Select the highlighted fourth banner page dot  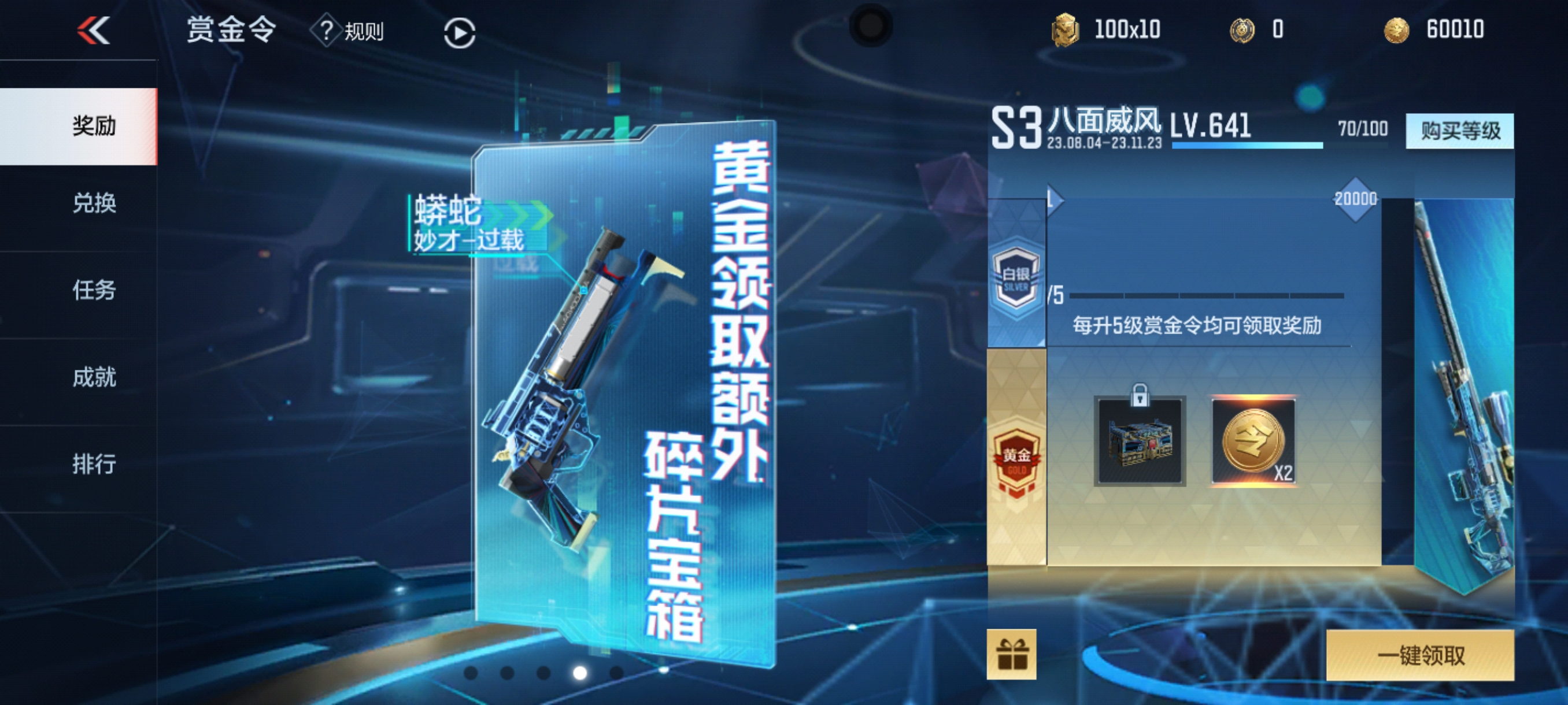tap(580, 672)
